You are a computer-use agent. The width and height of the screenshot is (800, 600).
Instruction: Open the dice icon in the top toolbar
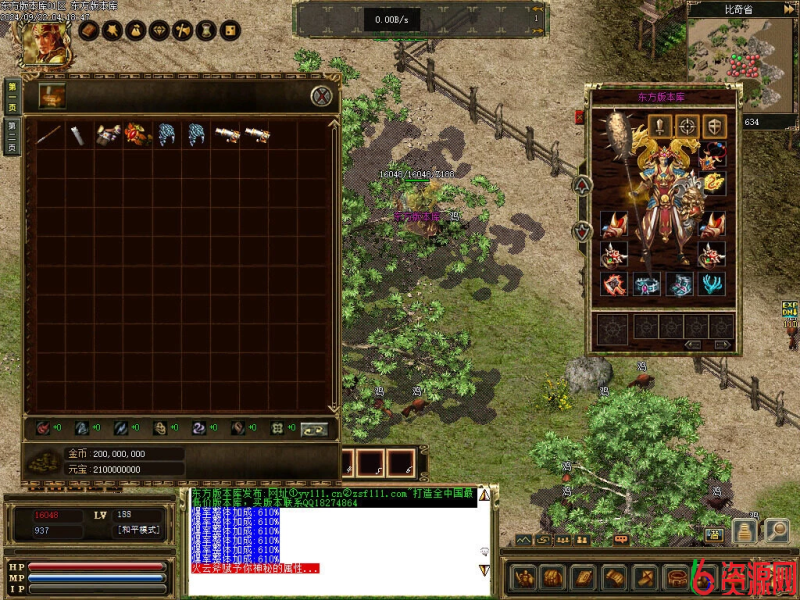[x=229, y=31]
